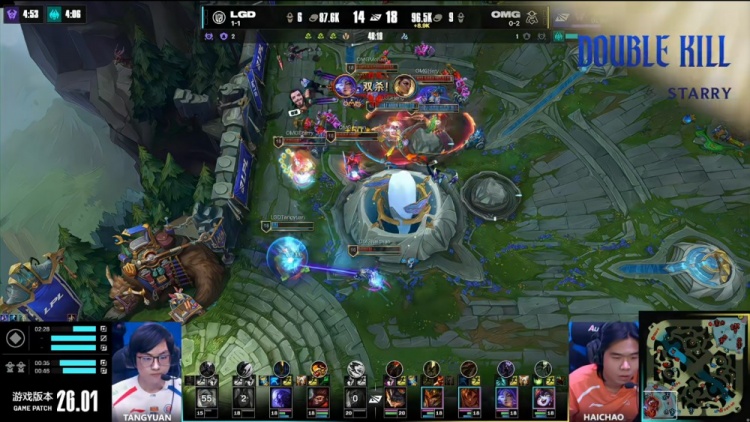
Task: Choose the champion portrait with respawn timer 2
Action: [x=245, y=399]
